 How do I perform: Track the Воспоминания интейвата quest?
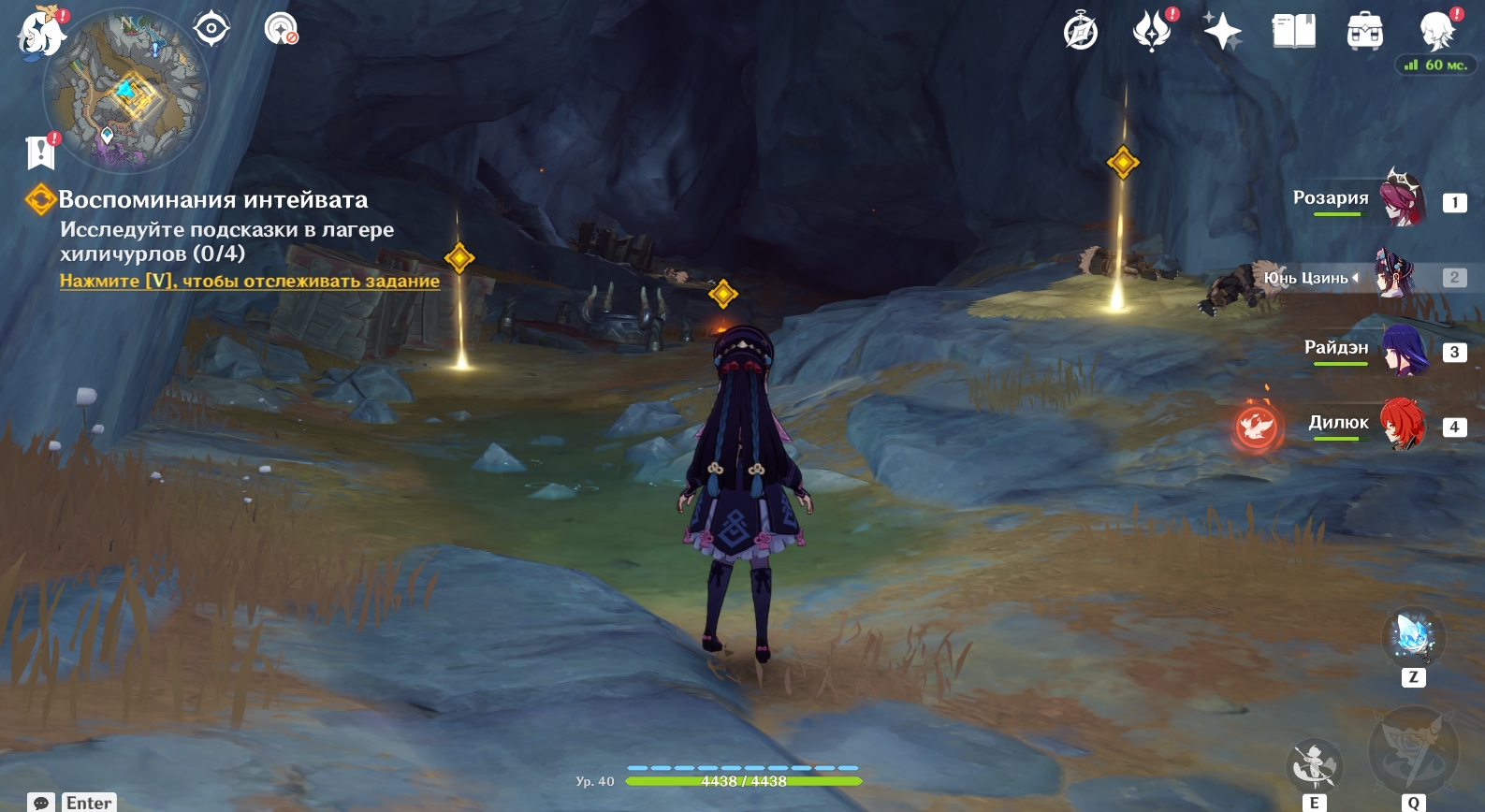click(249, 281)
